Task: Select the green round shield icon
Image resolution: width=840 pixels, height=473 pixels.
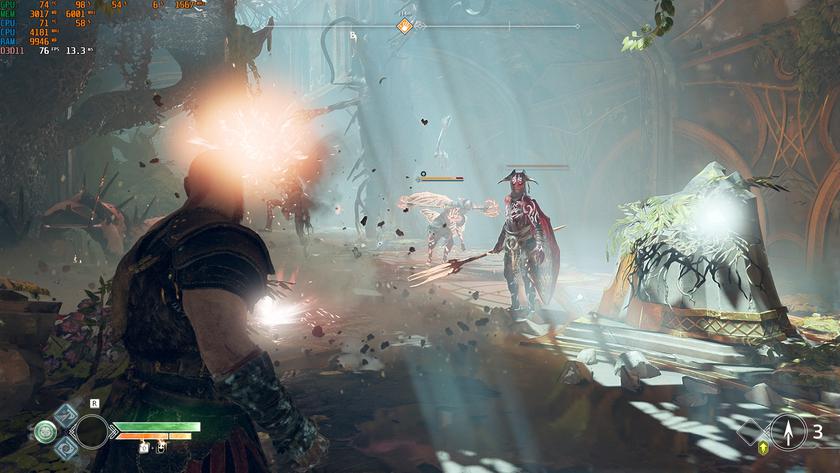Action: [x=44, y=432]
